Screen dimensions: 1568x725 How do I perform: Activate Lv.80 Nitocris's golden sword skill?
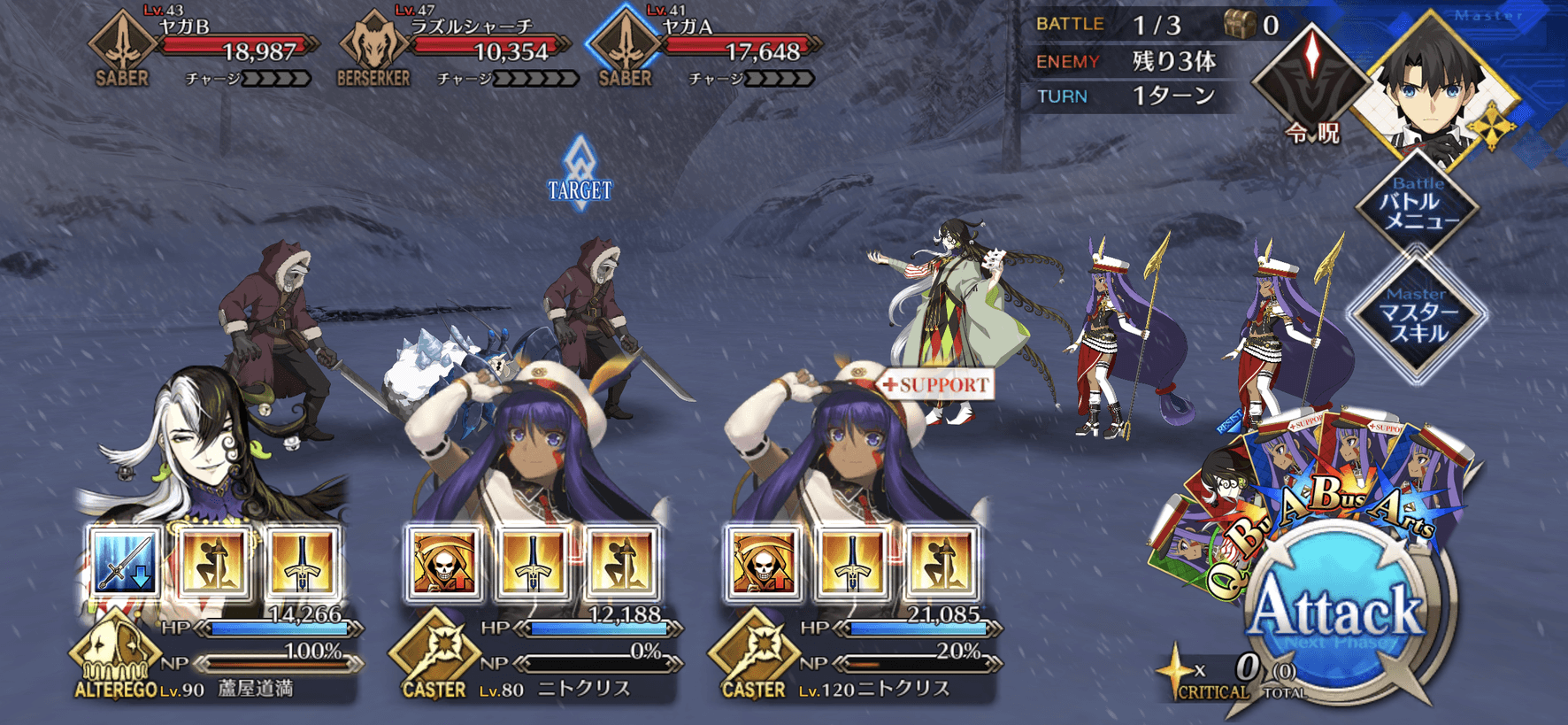[533, 563]
